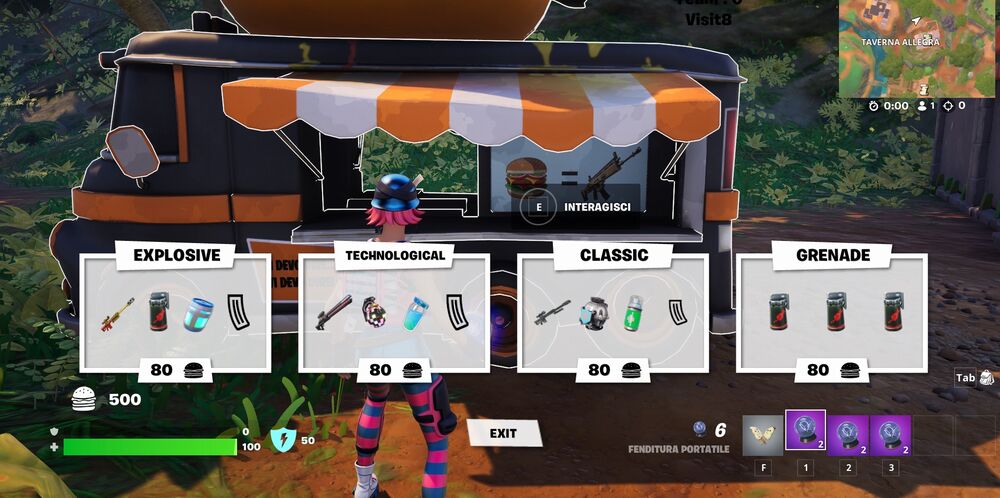Close the shop with the Exit button
The image size is (1000, 498).
(x=503, y=433)
